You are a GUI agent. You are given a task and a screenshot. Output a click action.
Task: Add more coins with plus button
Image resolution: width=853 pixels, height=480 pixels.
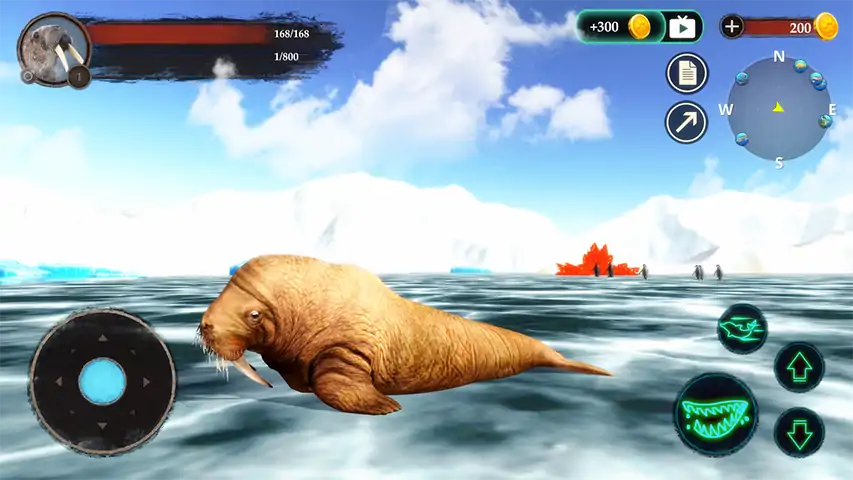click(x=732, y=27)
